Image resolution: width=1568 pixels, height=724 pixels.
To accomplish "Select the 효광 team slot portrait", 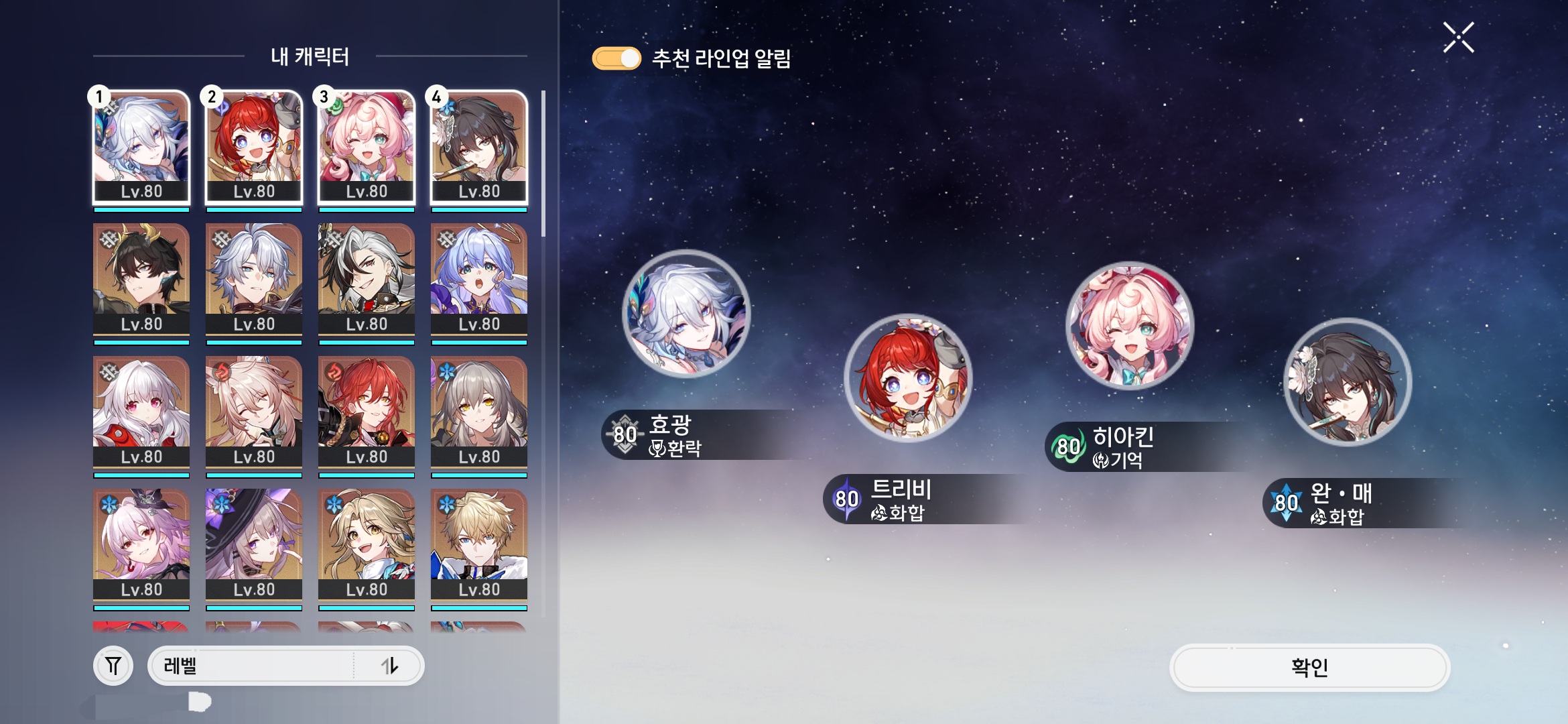I will 686,314.
